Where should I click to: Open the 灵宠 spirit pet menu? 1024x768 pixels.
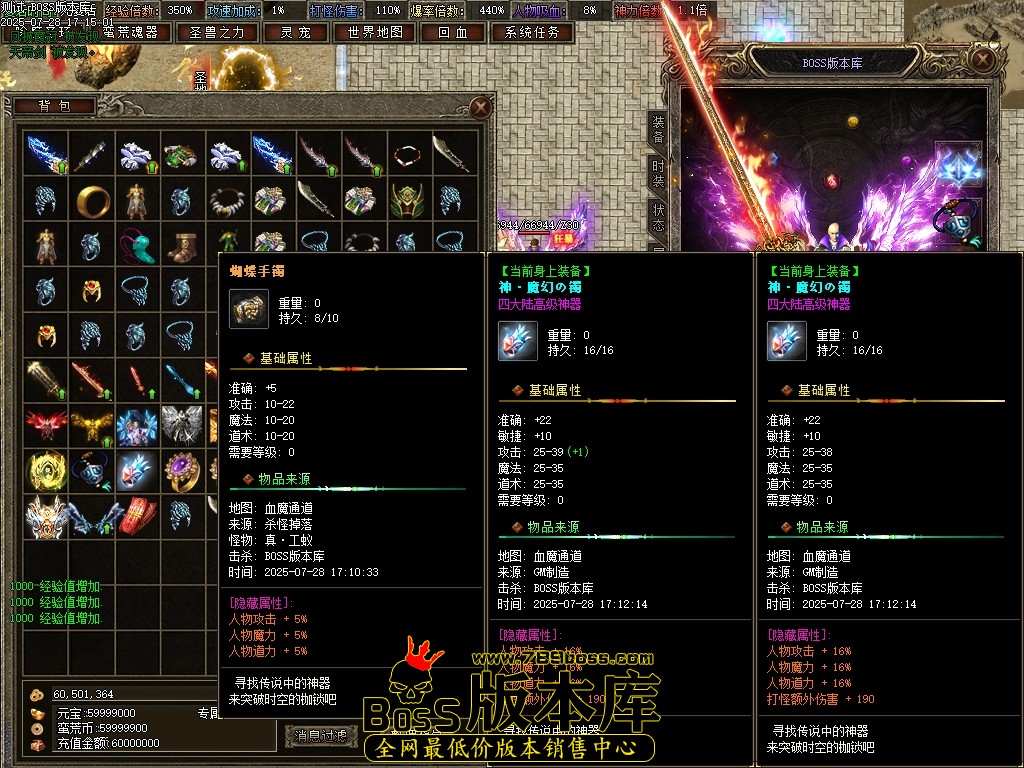coord(295,32)
